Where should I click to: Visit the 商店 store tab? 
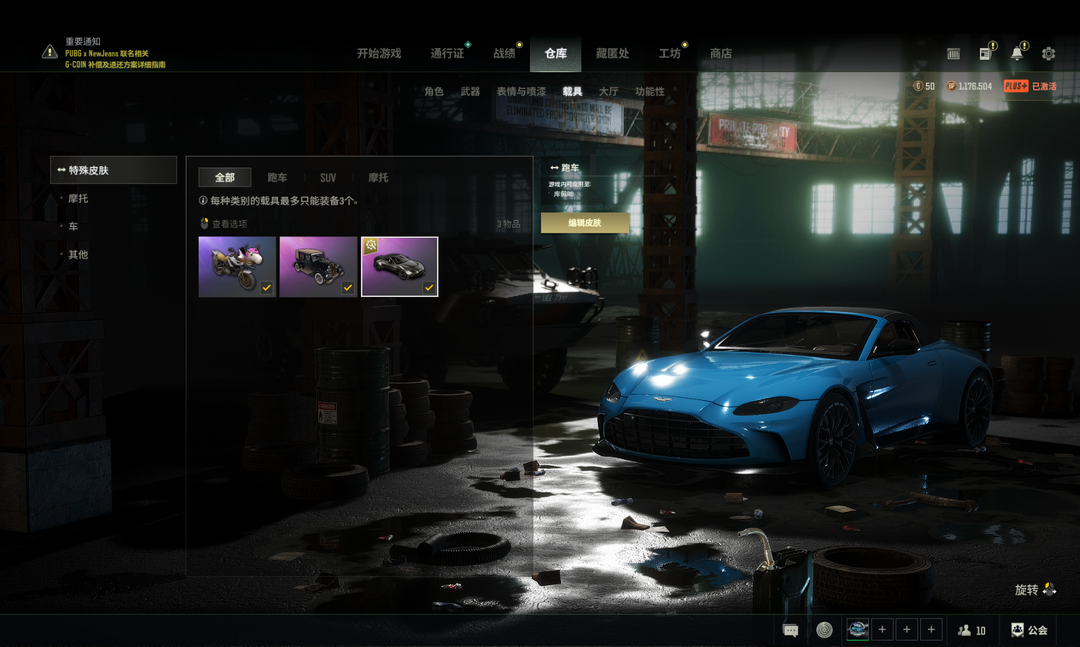[x=720, y=54]
